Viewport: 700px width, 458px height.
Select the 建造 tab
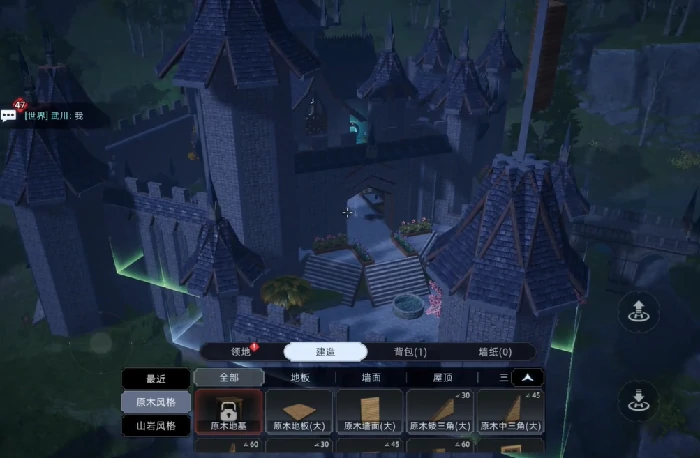[325, 351]
